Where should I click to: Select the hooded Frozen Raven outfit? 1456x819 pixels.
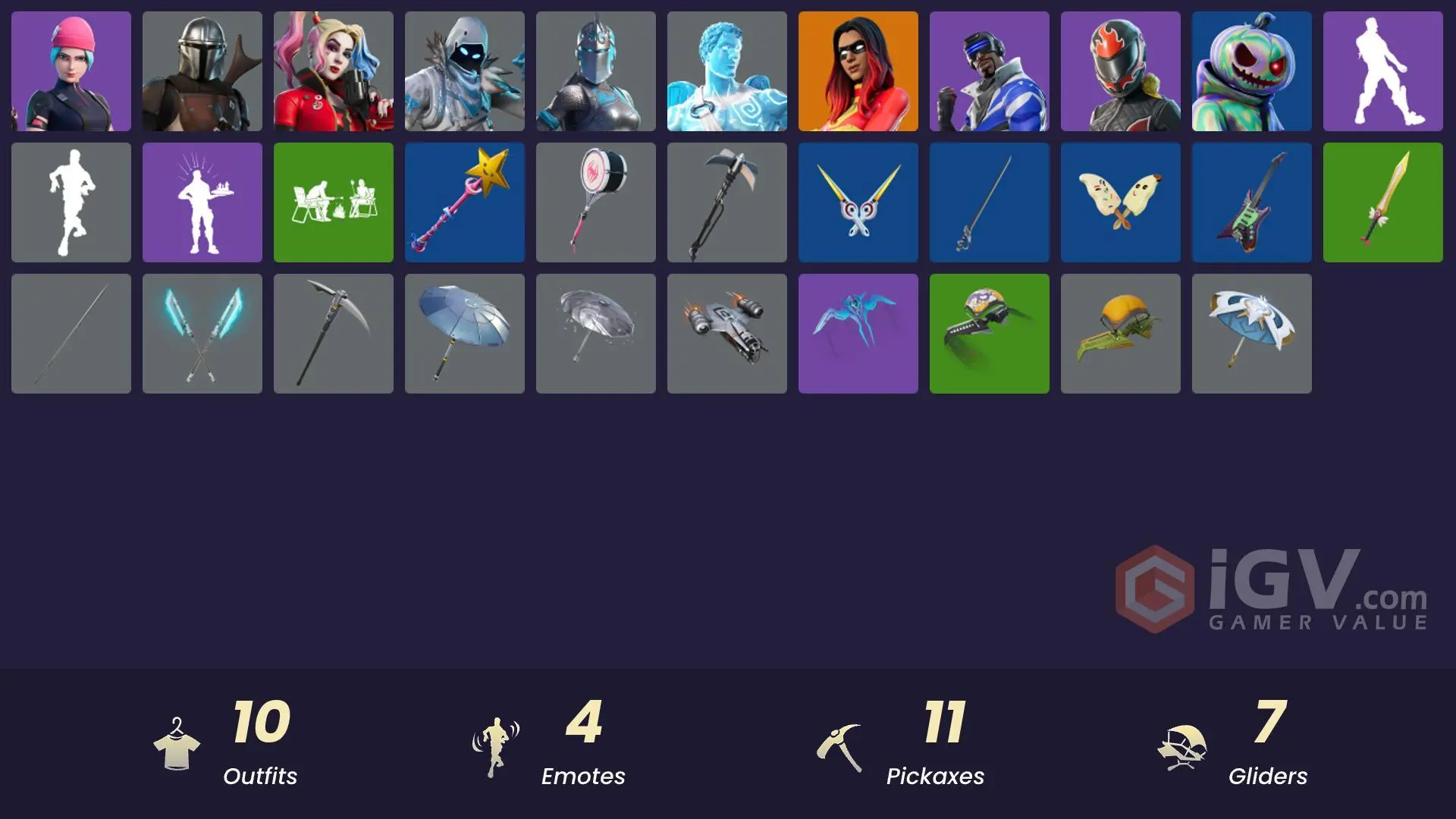pyautogui.click(x=464, y=71)
